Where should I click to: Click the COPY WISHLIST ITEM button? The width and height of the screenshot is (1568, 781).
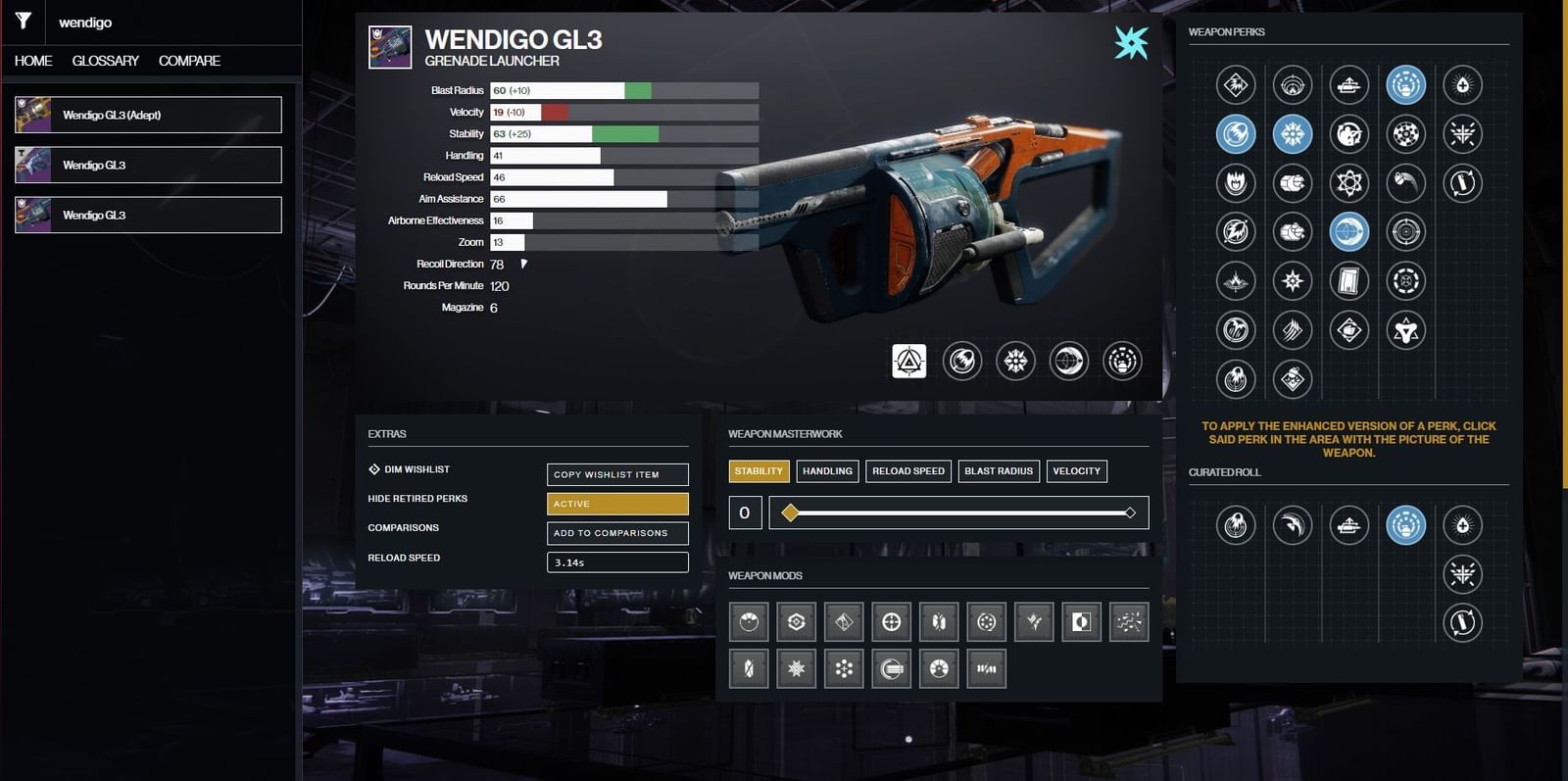pos(616,473)
